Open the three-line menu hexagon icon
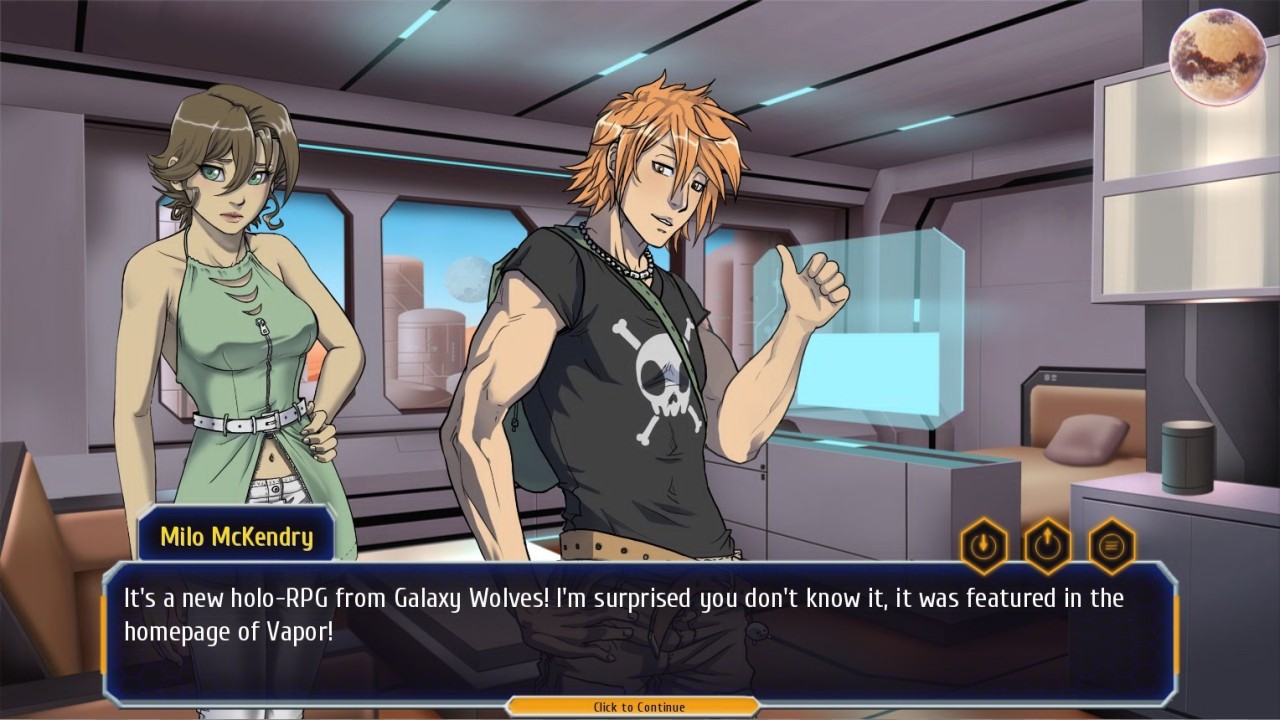The height and width of the screenshot is (720, 1280). 1112,546
